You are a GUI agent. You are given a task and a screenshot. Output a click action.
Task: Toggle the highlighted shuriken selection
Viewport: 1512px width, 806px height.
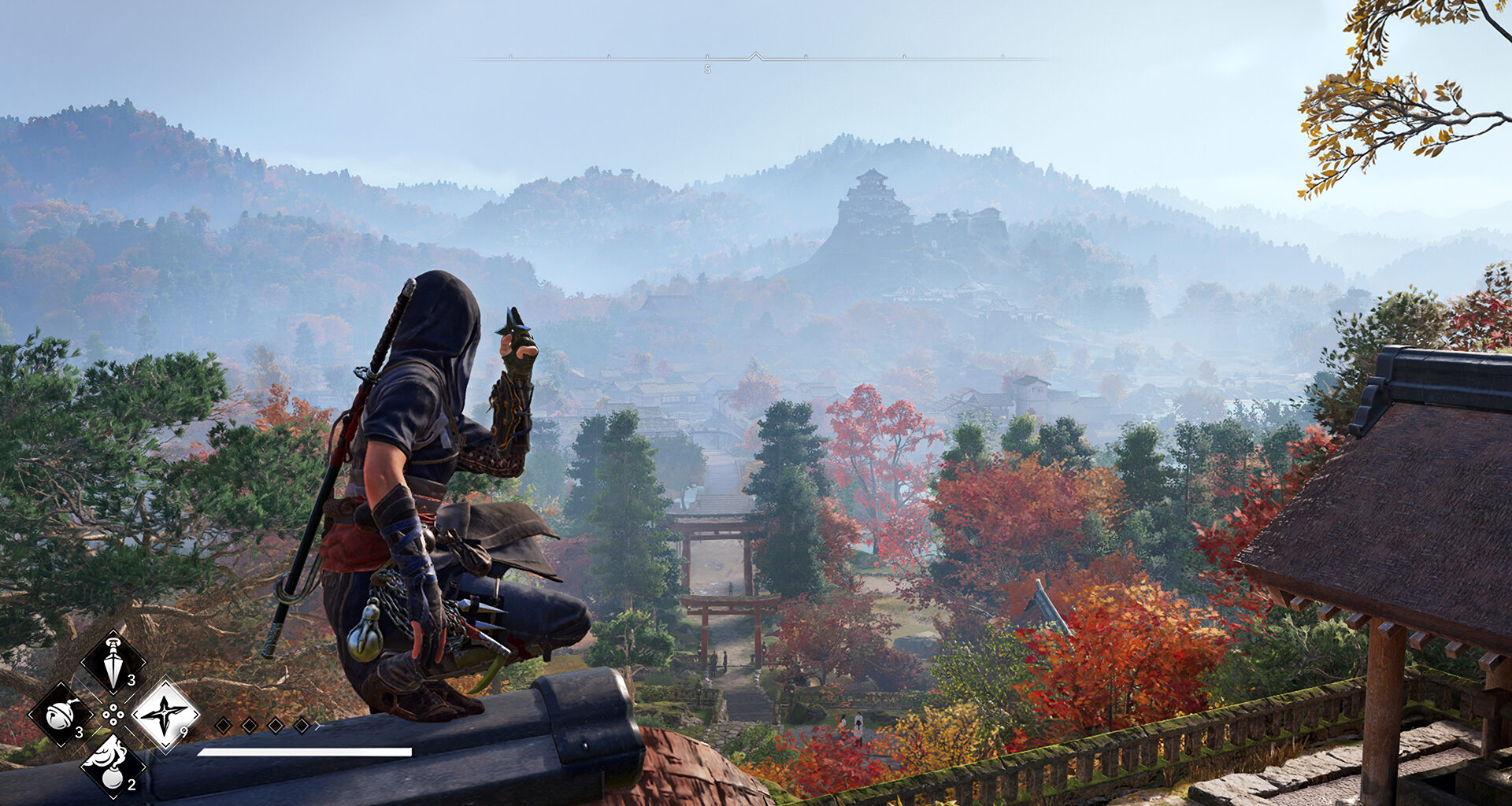(x=166, y=714)
